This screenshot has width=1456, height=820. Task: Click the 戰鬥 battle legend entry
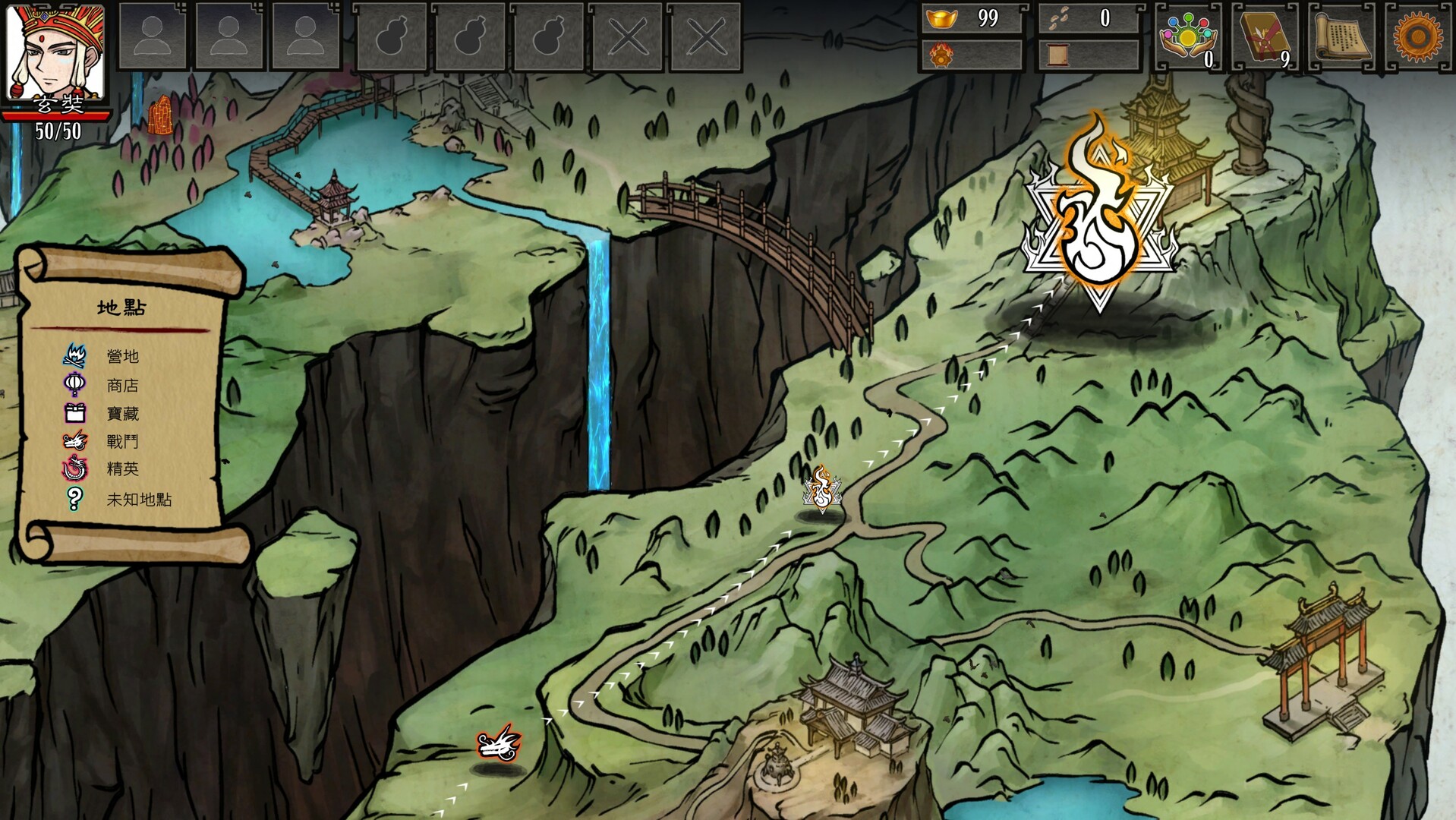tap(122, 442)
